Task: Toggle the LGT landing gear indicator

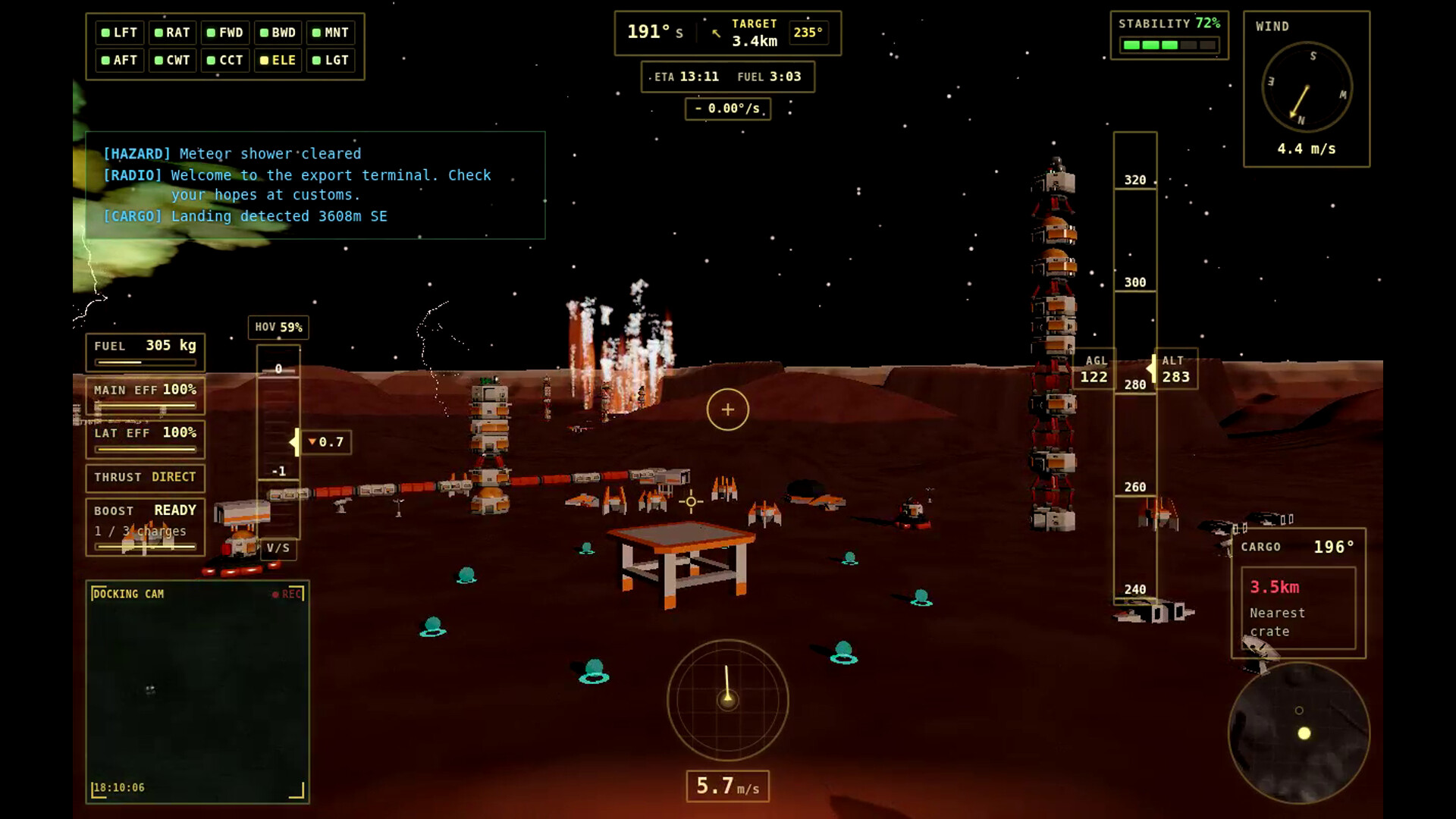Action: 331,60
